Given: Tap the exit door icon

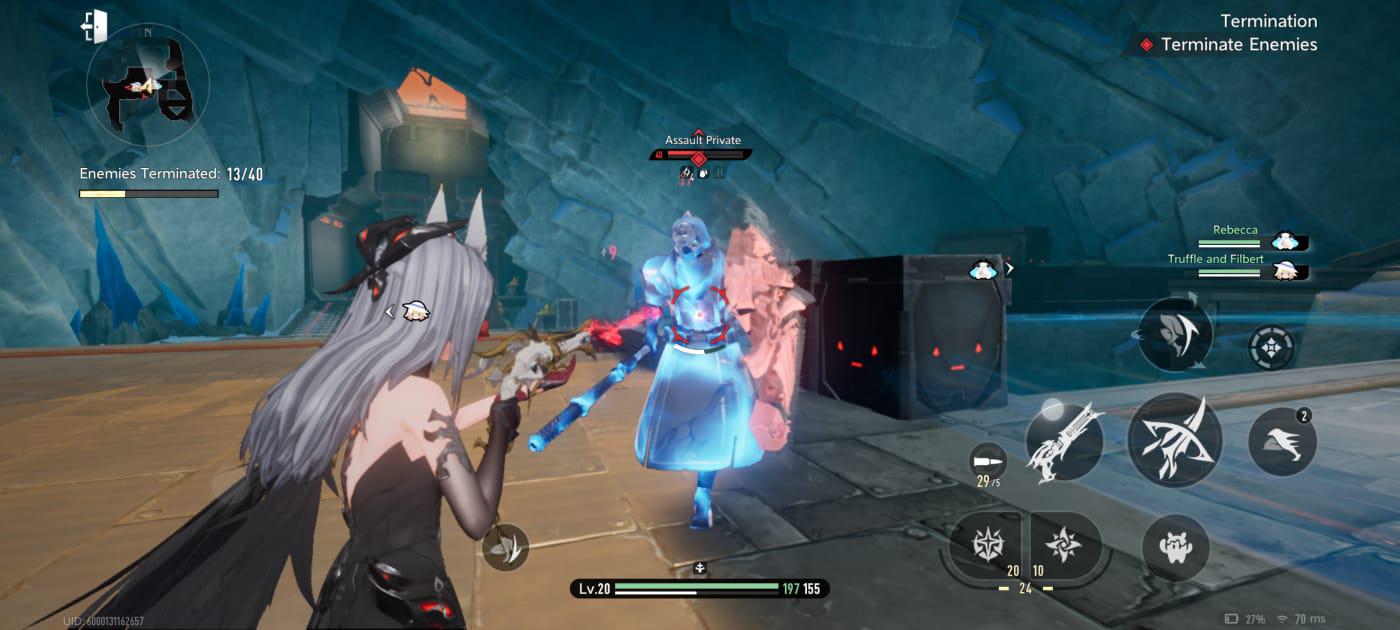Looking at the screenshot, I should pyautogui.click(x=94, y=26).
